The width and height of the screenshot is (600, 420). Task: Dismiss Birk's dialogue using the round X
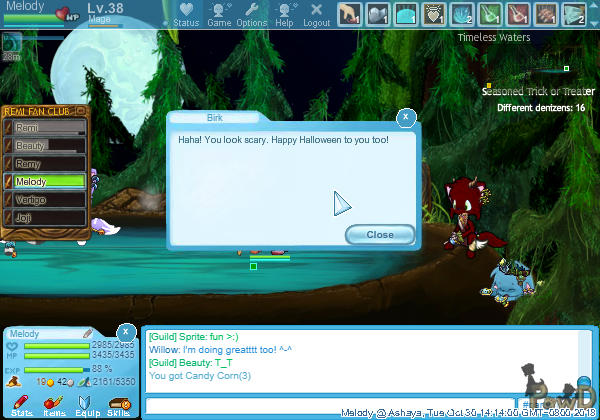coord(406,117)
